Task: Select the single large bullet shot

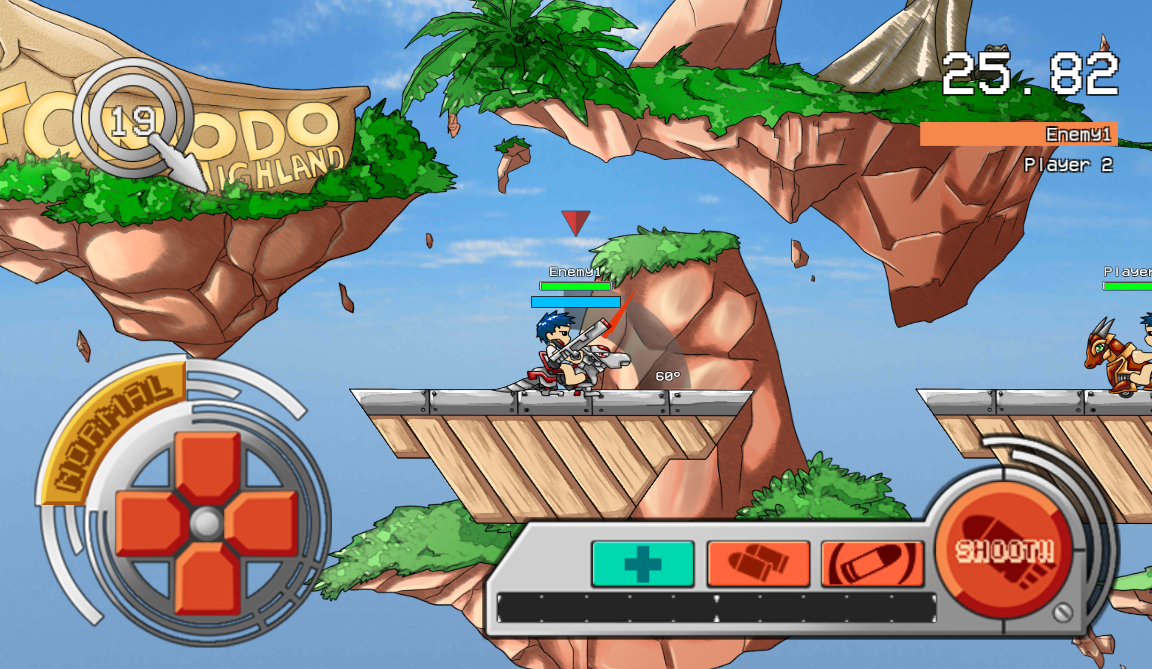Action: click(x=872, y=564)
